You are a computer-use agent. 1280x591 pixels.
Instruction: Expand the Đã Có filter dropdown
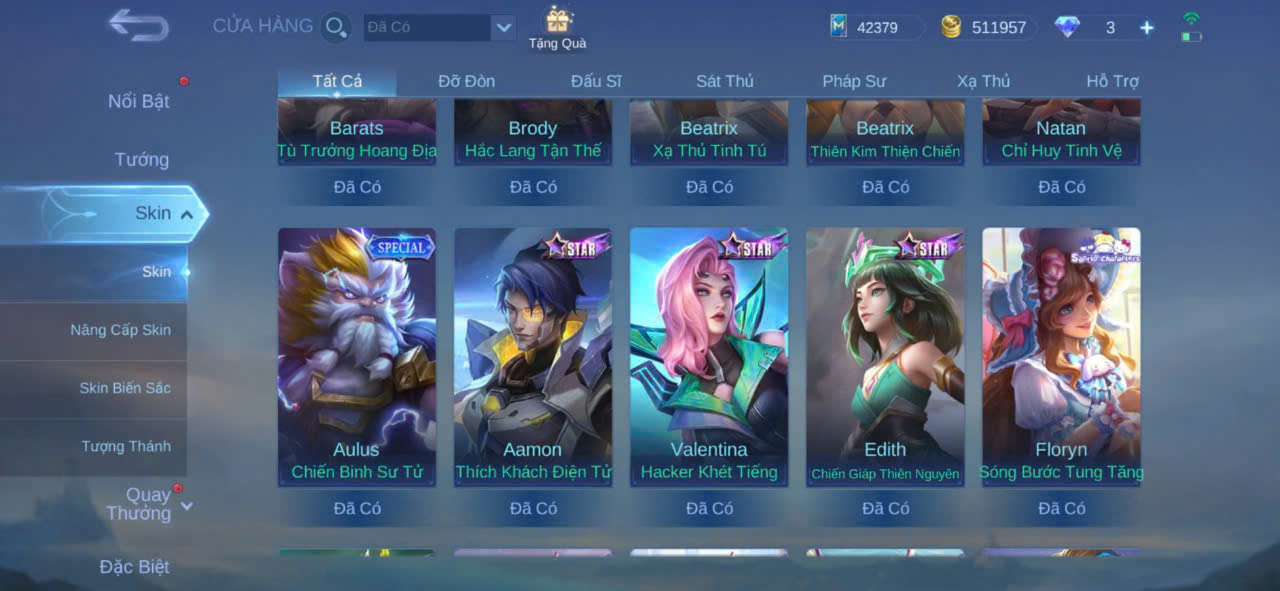point(503,28)
